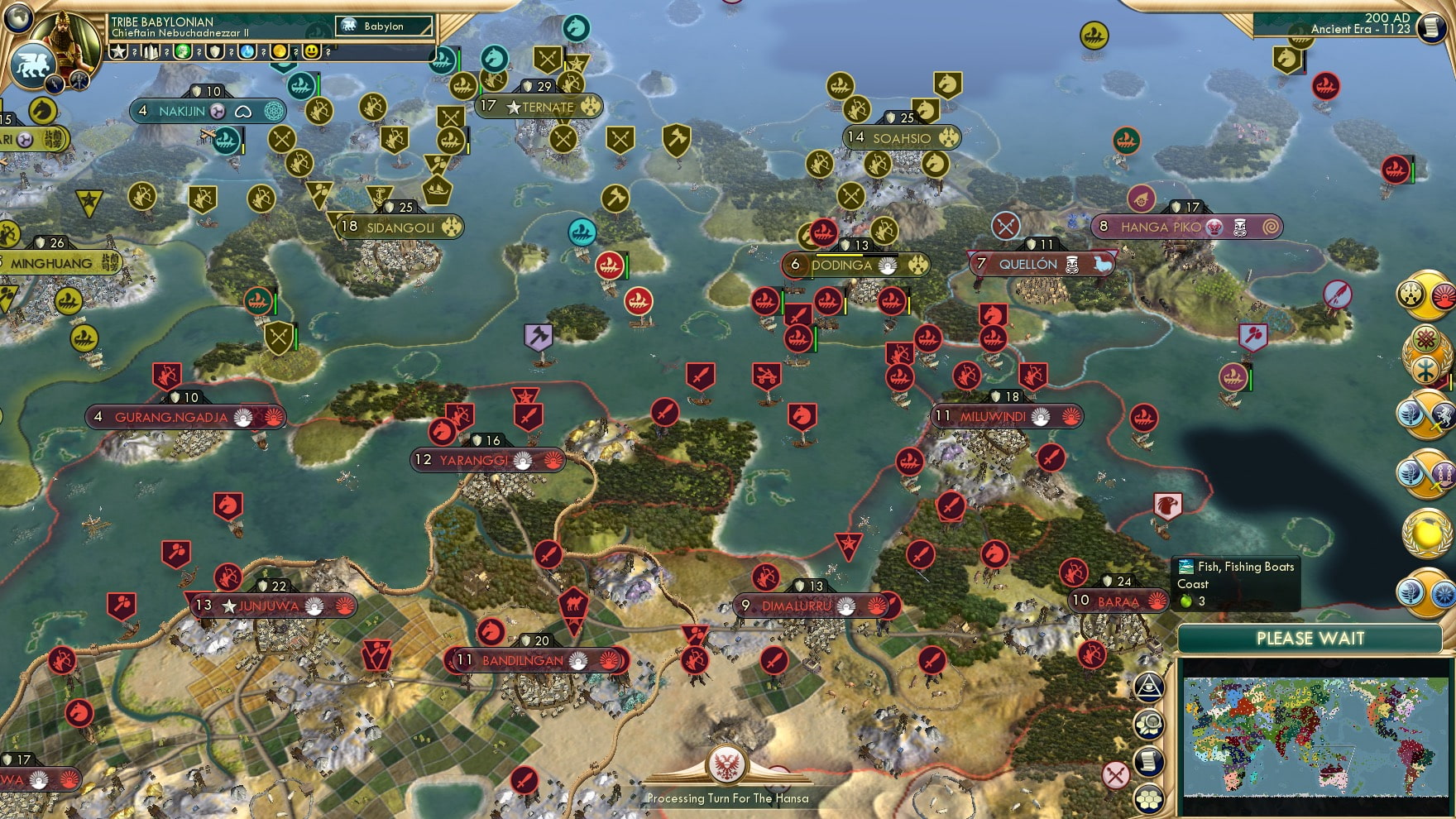Open the Babylon unit selection dropdown
This screenshot has width=1456, height=819.
click(384, 26)
